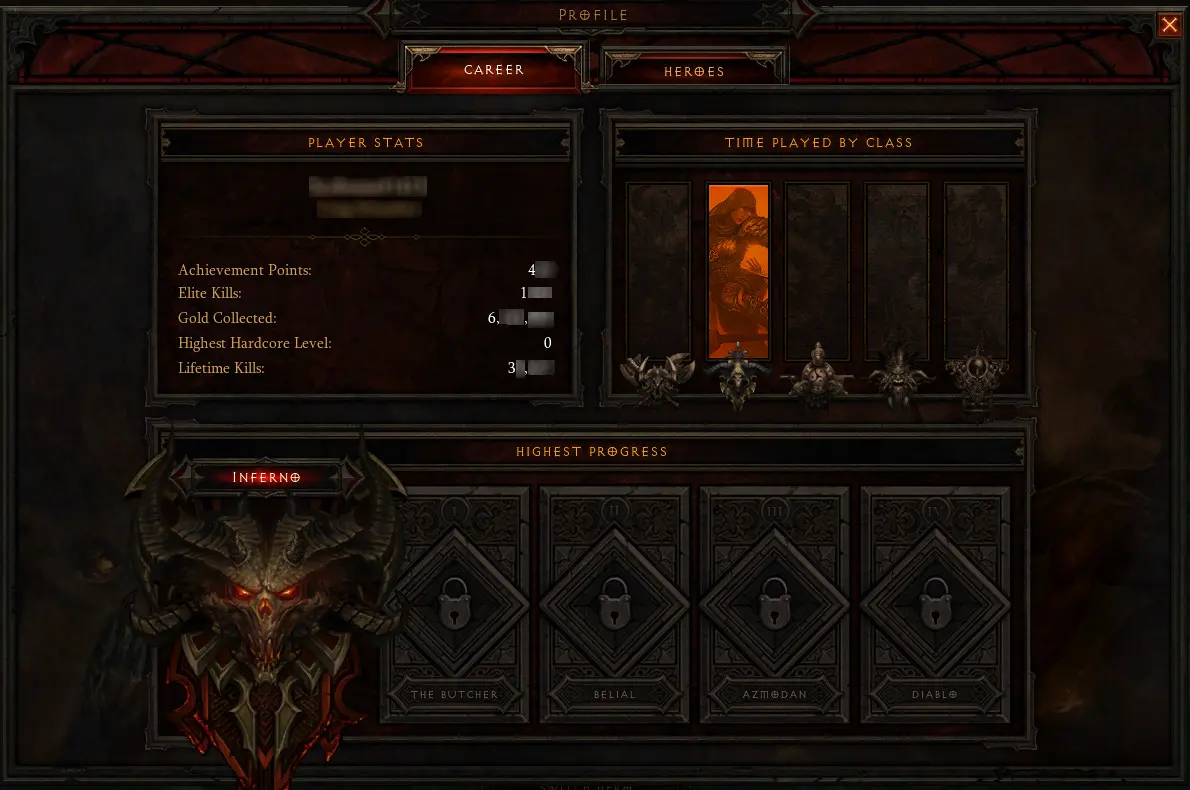1190x790 pixels.
Task: Choose the Belial progress tile
Action: tap(615, 603)
